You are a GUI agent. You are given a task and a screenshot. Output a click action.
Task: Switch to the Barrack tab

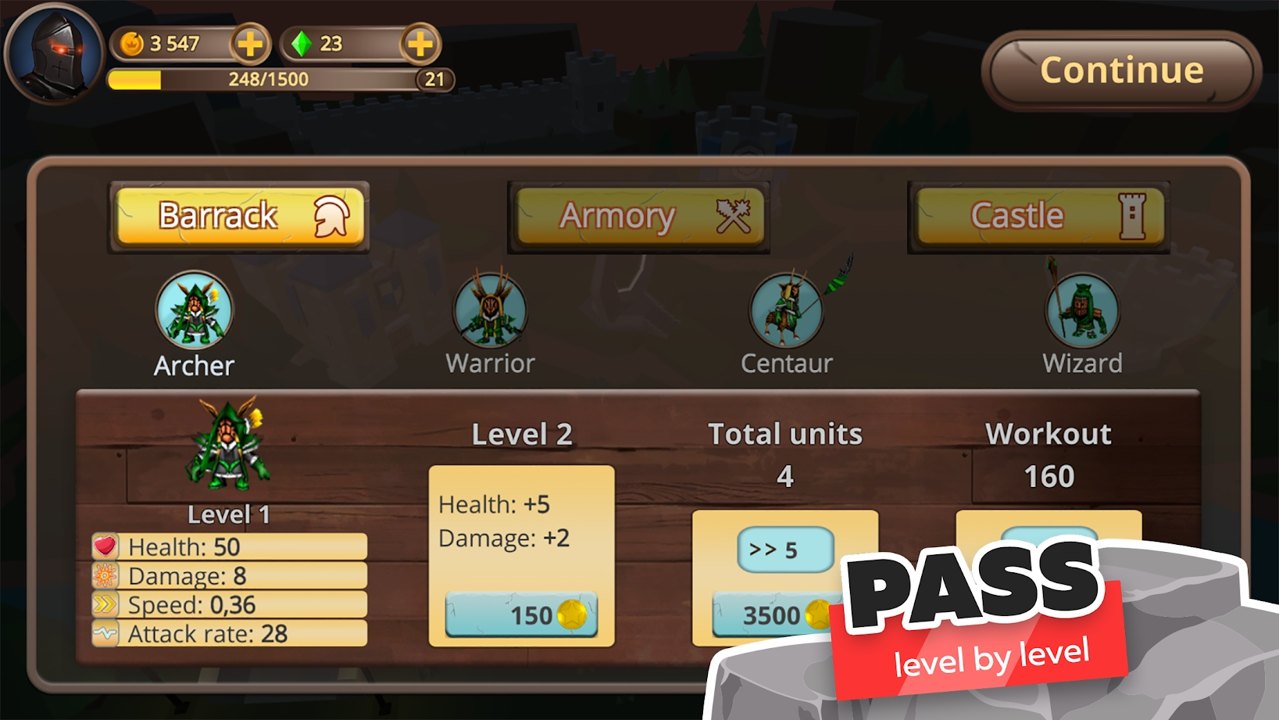point(239,216)
